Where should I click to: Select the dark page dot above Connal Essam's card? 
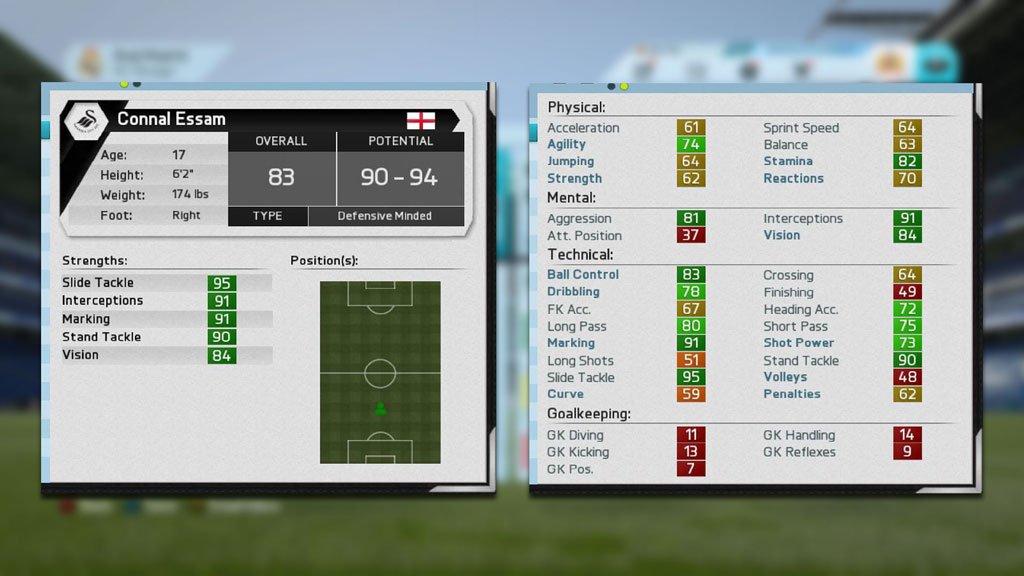click(x=137, y=85)
